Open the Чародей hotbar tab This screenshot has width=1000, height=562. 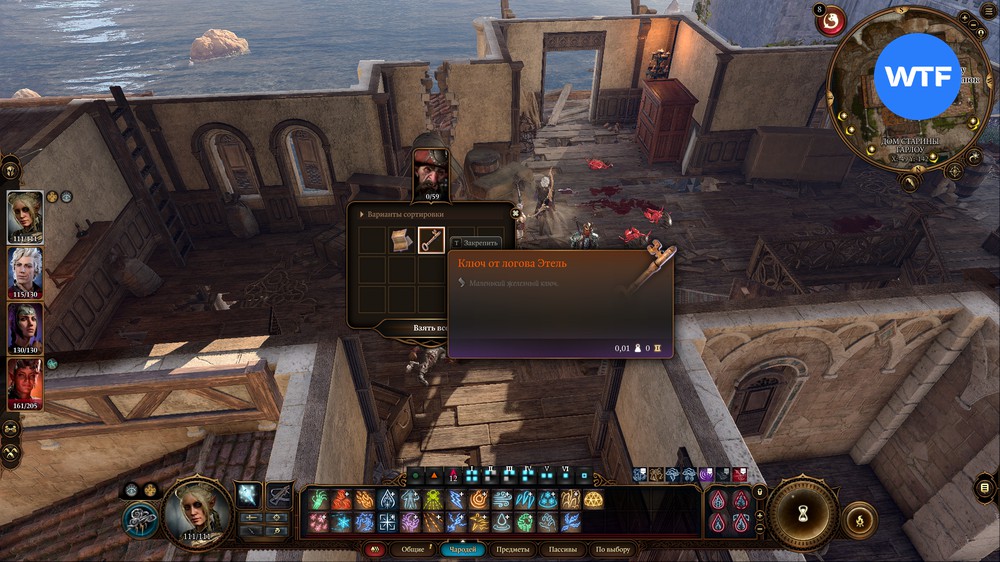(462, 549)
